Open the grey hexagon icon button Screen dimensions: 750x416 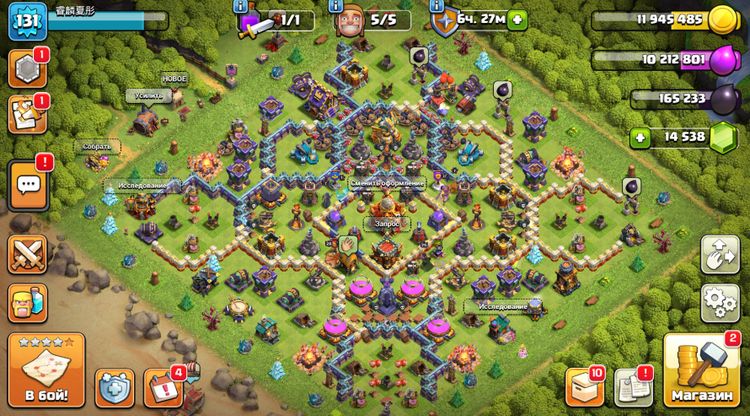(x=27, y=68)
